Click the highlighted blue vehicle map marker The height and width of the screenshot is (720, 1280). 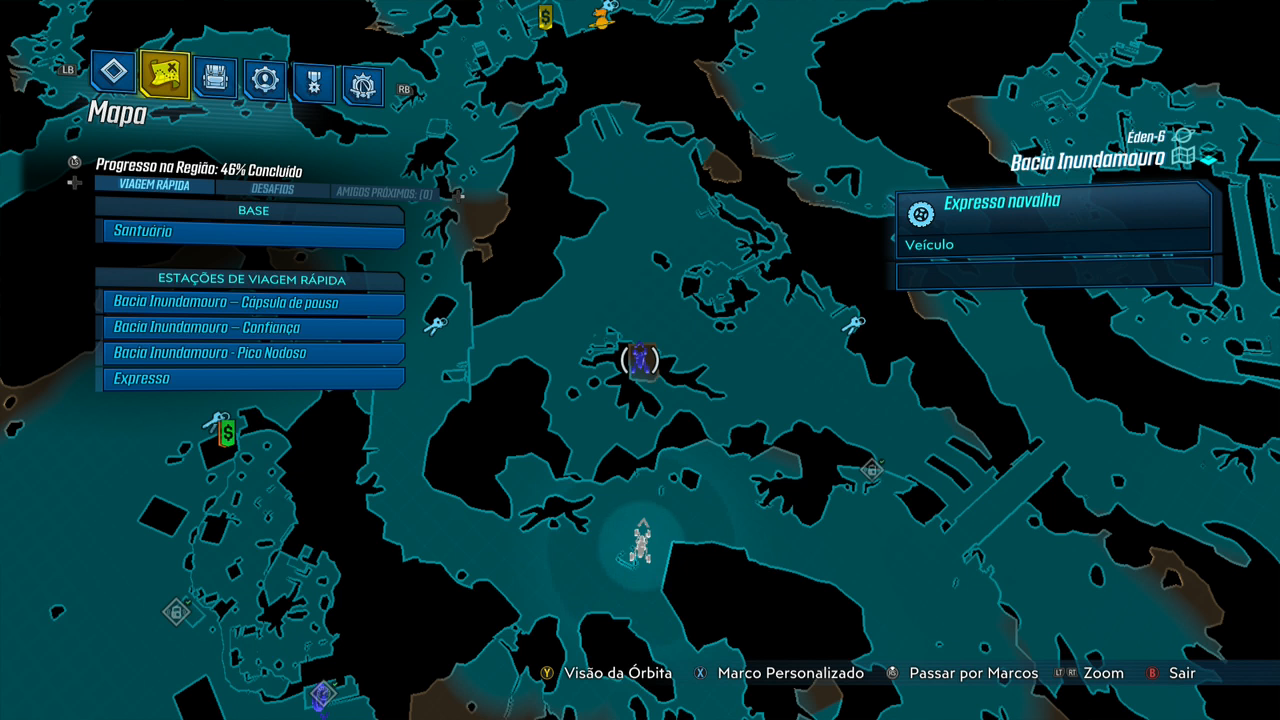[x=640, y=359]
